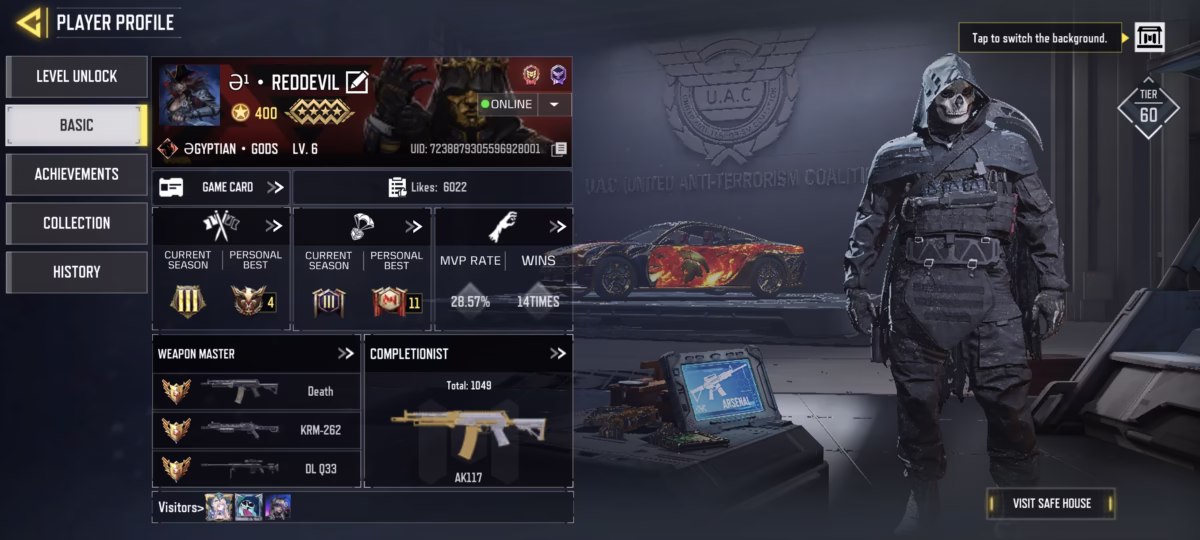Switch the profile background
Screen dimensions: 1200x540
click(1149, 38)
